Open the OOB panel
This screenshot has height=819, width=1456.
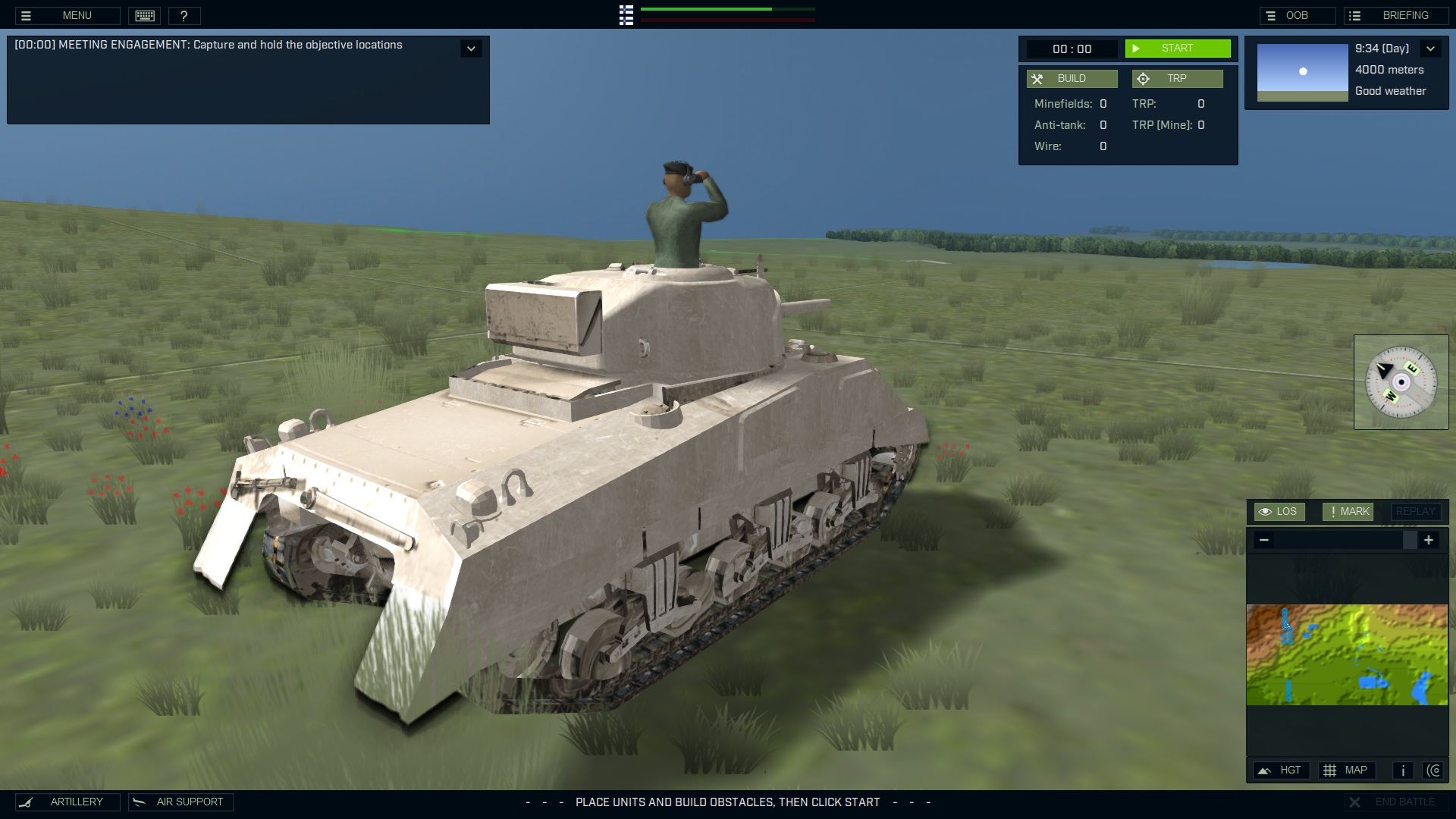click(1296, 15)
